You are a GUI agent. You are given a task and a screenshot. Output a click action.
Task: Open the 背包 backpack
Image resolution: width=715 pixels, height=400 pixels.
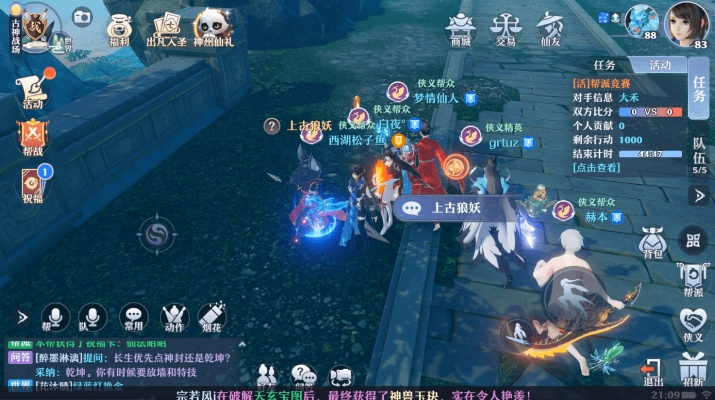click(653, 242)
